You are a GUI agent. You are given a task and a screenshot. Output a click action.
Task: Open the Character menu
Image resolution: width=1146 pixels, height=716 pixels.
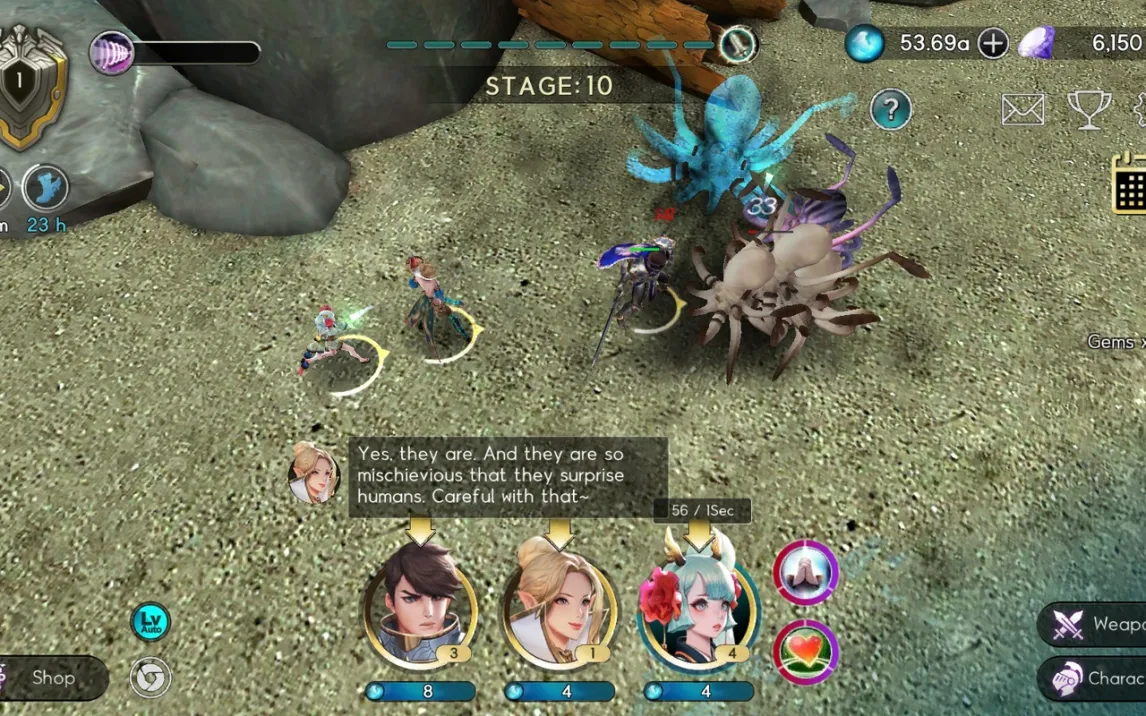click(1095, 678)
